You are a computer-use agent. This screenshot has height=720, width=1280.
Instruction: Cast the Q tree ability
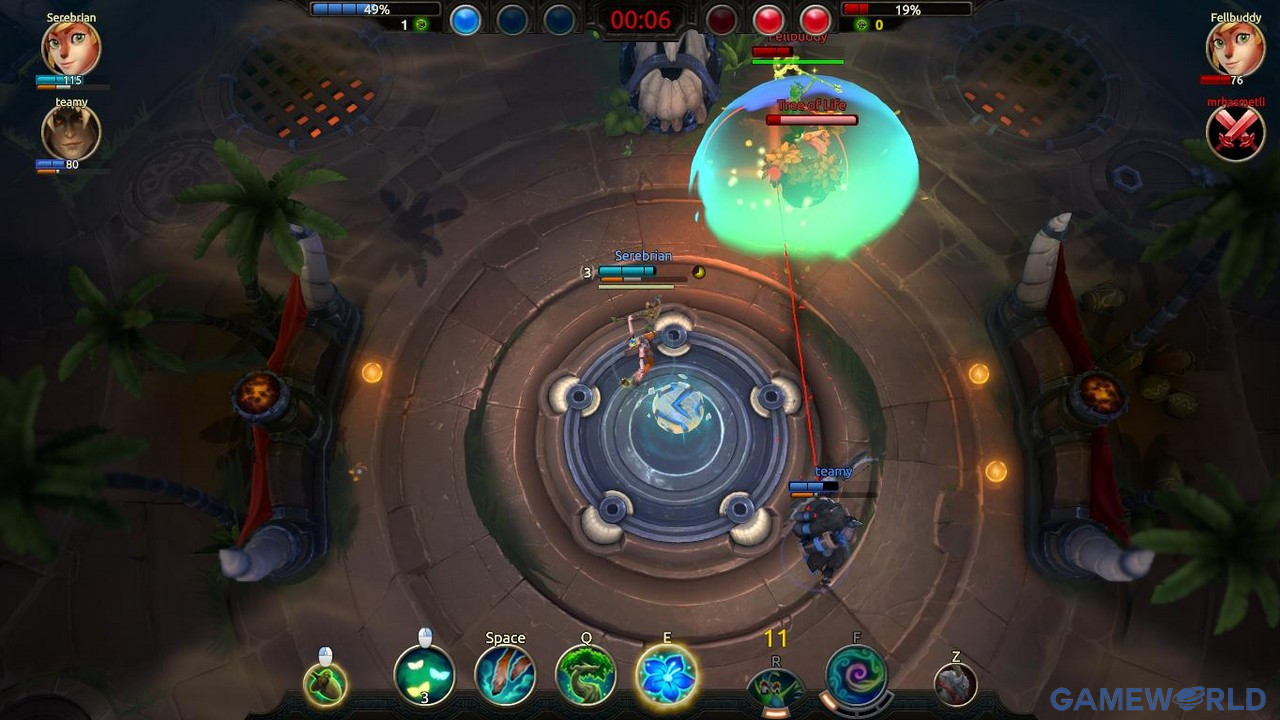coord(587,676)
